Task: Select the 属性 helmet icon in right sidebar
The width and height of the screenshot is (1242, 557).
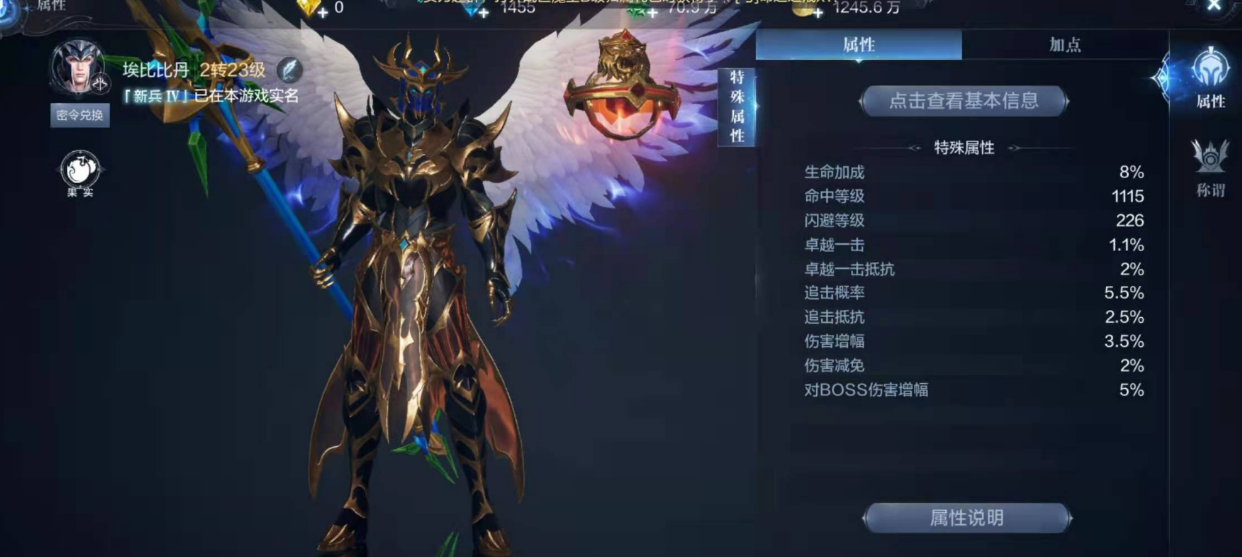Action: (1210, 77)
